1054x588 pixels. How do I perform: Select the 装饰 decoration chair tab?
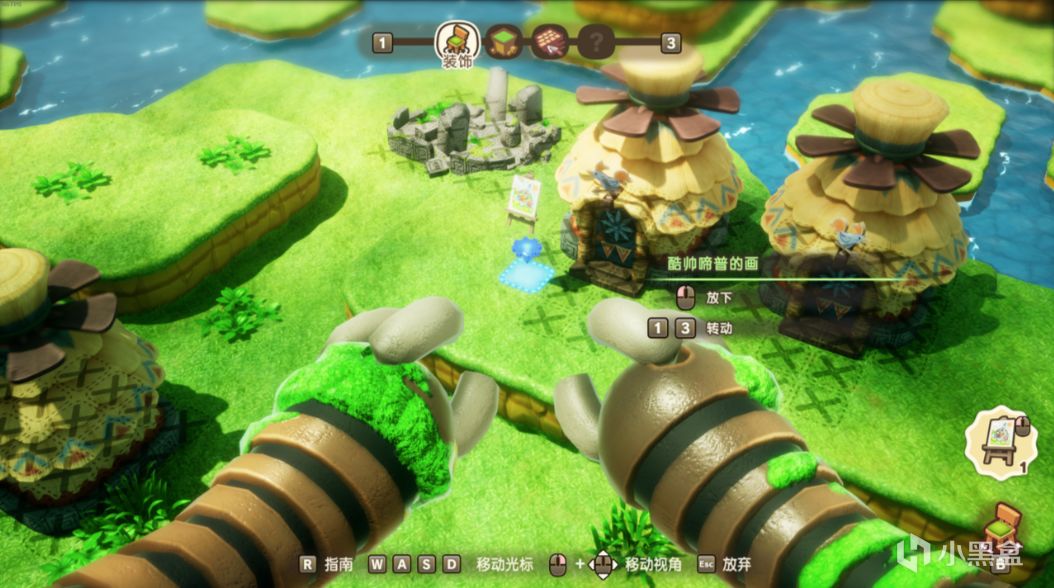point(456,41)
